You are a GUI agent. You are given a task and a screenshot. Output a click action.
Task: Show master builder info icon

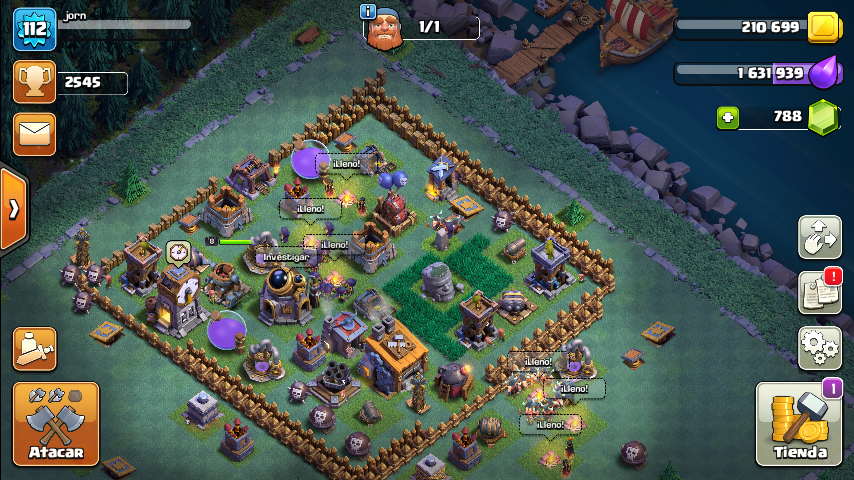pyautogui.click(x=369, y=11)
